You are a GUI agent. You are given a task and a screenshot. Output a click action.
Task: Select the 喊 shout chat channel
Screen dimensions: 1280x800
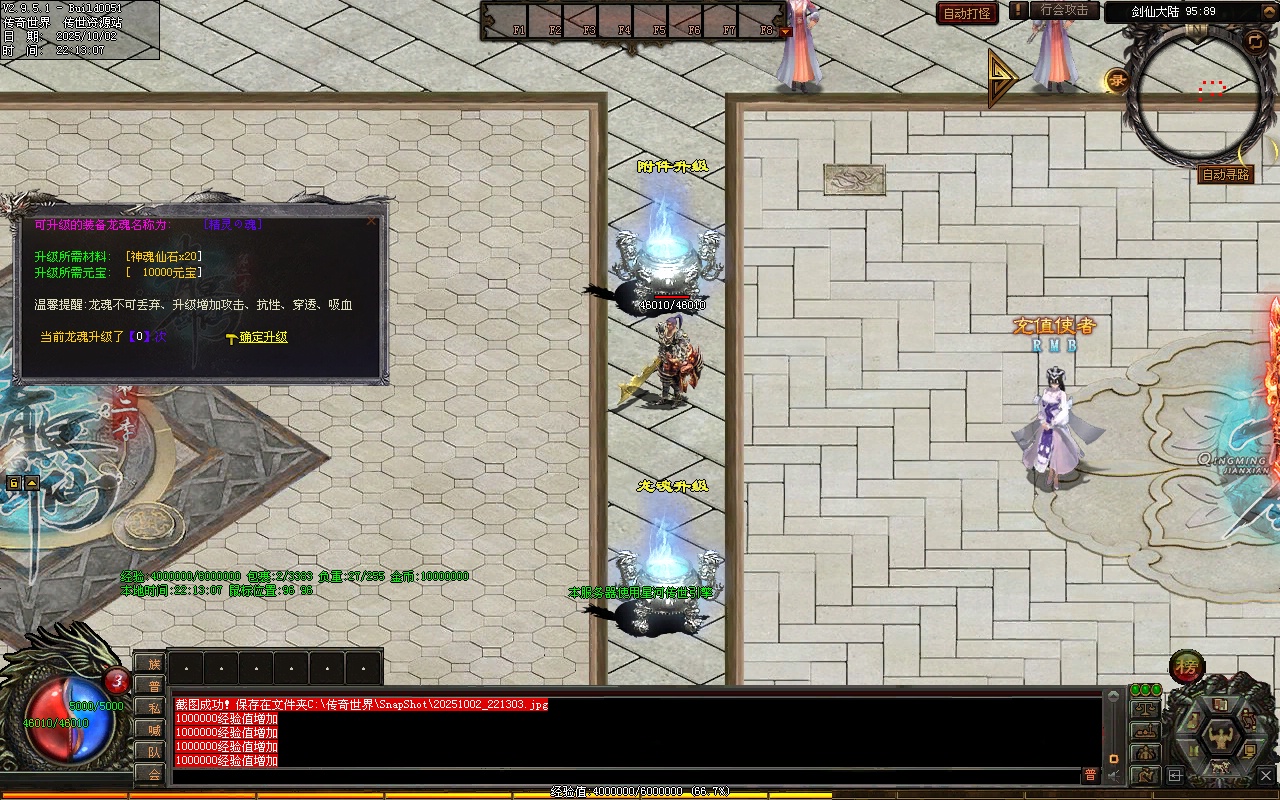tap(153, 730)
